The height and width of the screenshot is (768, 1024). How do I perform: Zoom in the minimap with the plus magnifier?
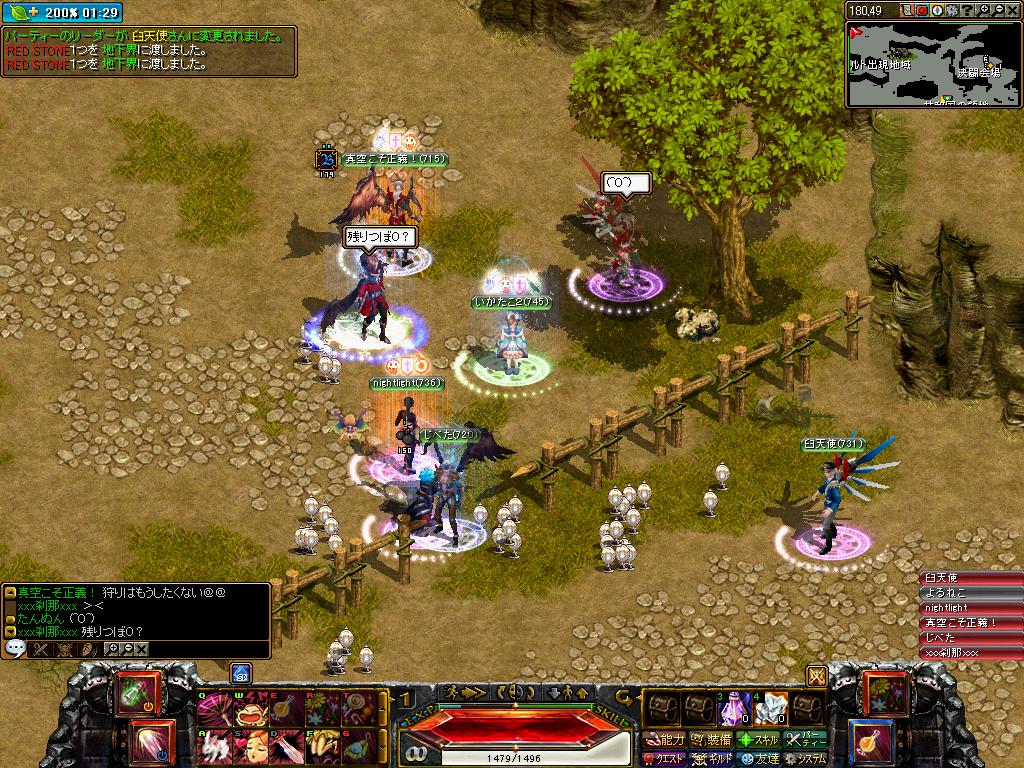pos(985,10)
